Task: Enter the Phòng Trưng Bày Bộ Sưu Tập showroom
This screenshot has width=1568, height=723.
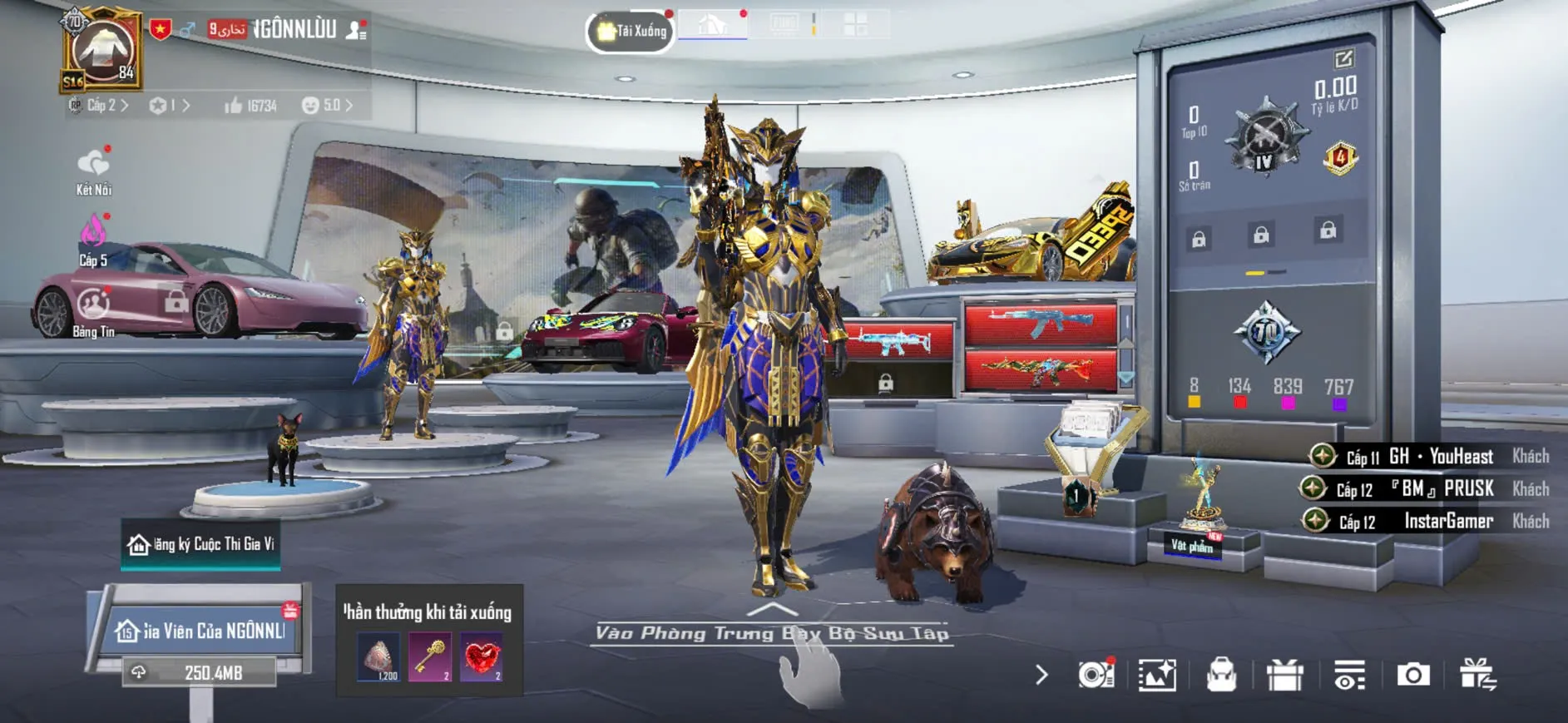Action: click(x=772, y=632)
